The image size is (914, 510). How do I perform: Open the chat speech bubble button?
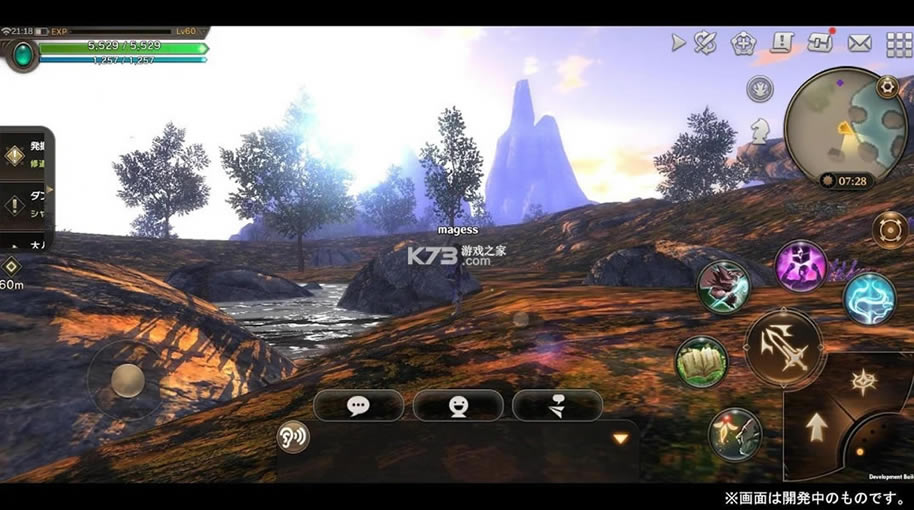pyautogui.click(x=358, y=405)
